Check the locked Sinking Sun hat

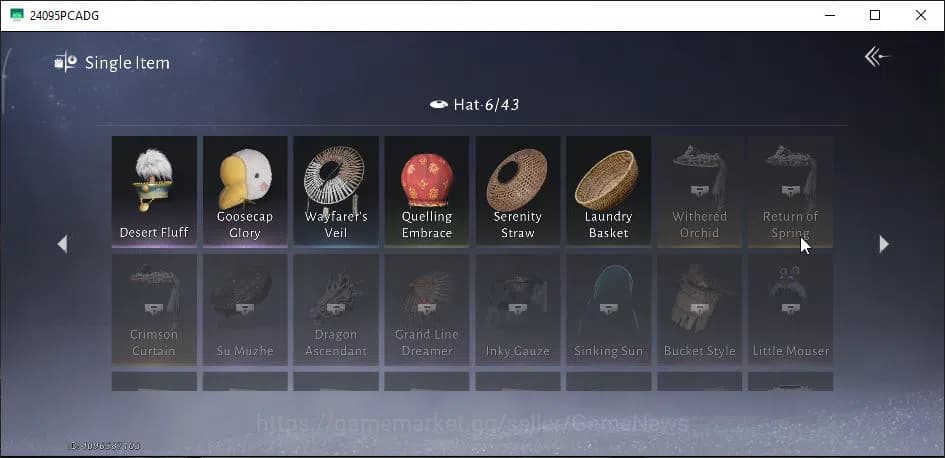point(608,308)
